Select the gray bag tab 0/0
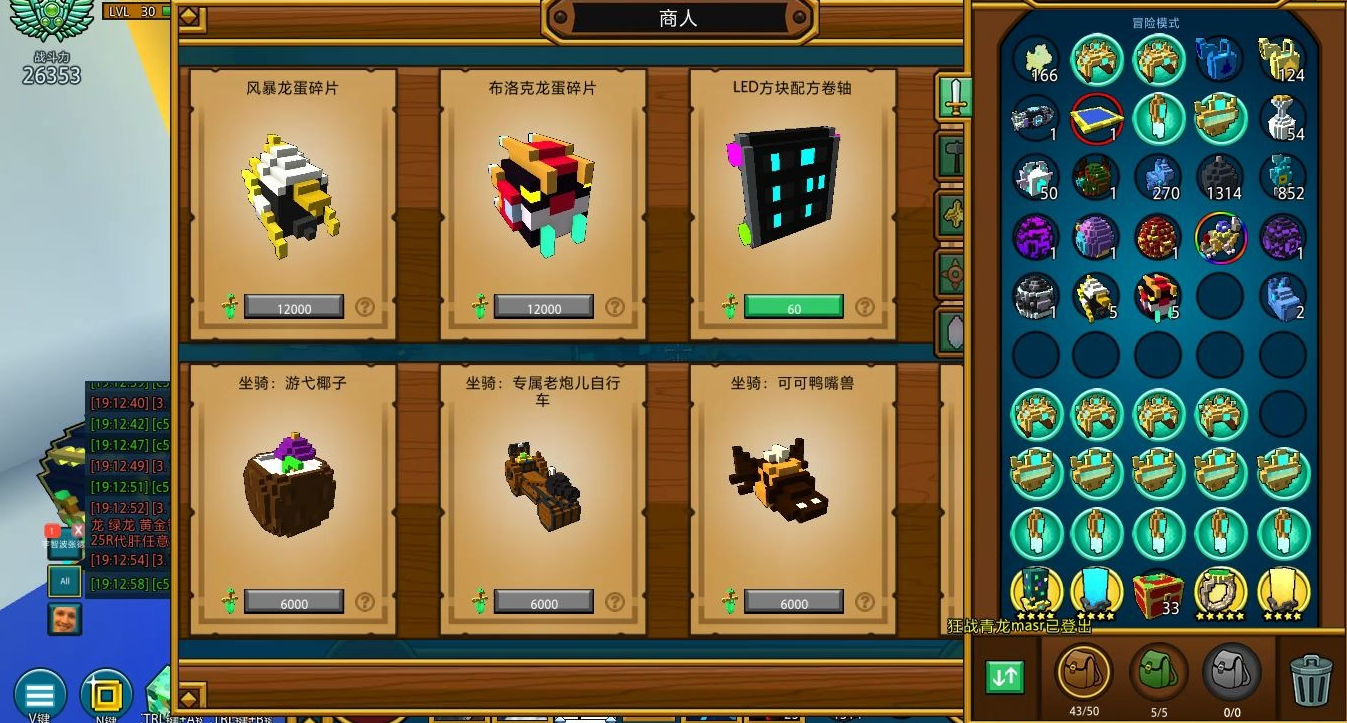The width and height of the screenshot is (1347, 723). click(x=1231, y=673)
